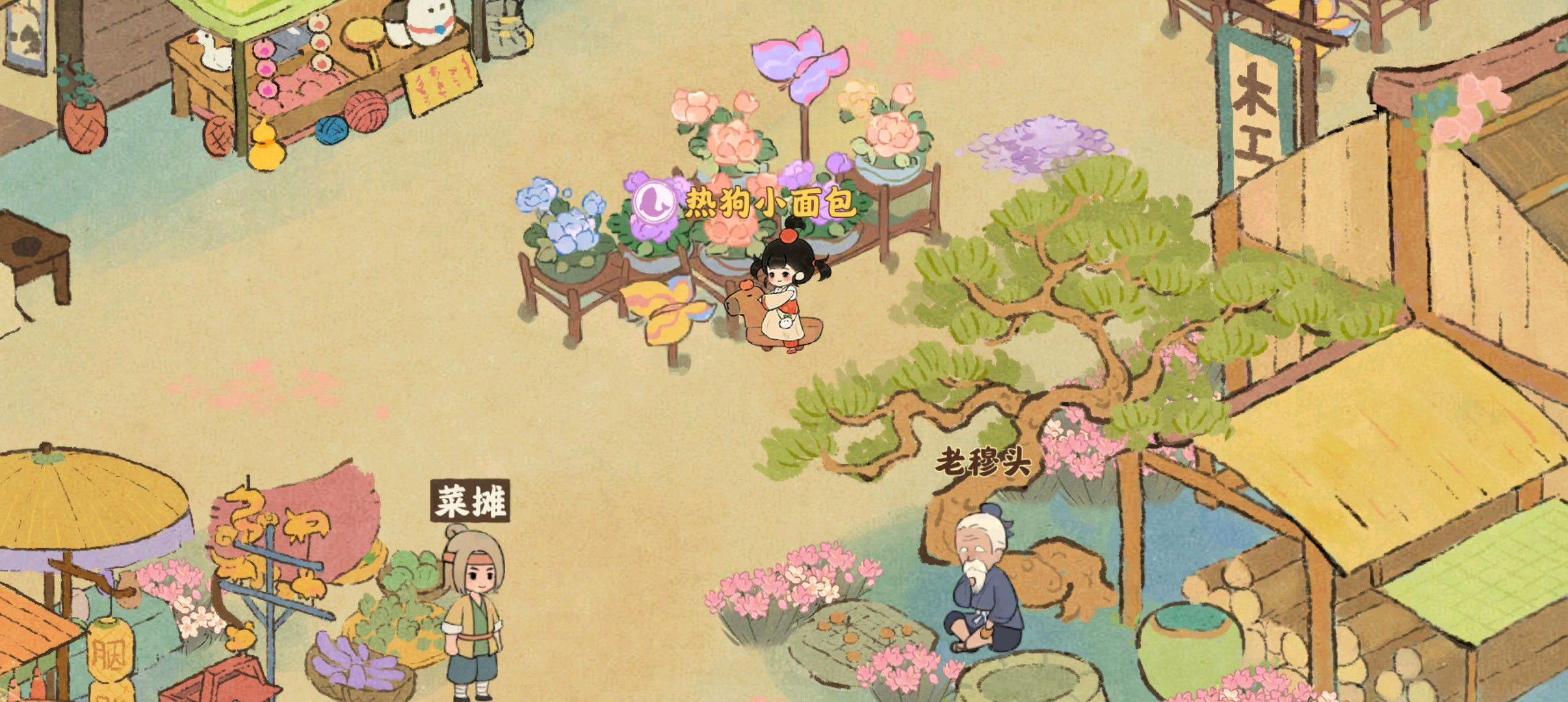Viewport: 1568px width, 702px height.
Task: Open the purple badge beside the player name
Action: point(656,202)
